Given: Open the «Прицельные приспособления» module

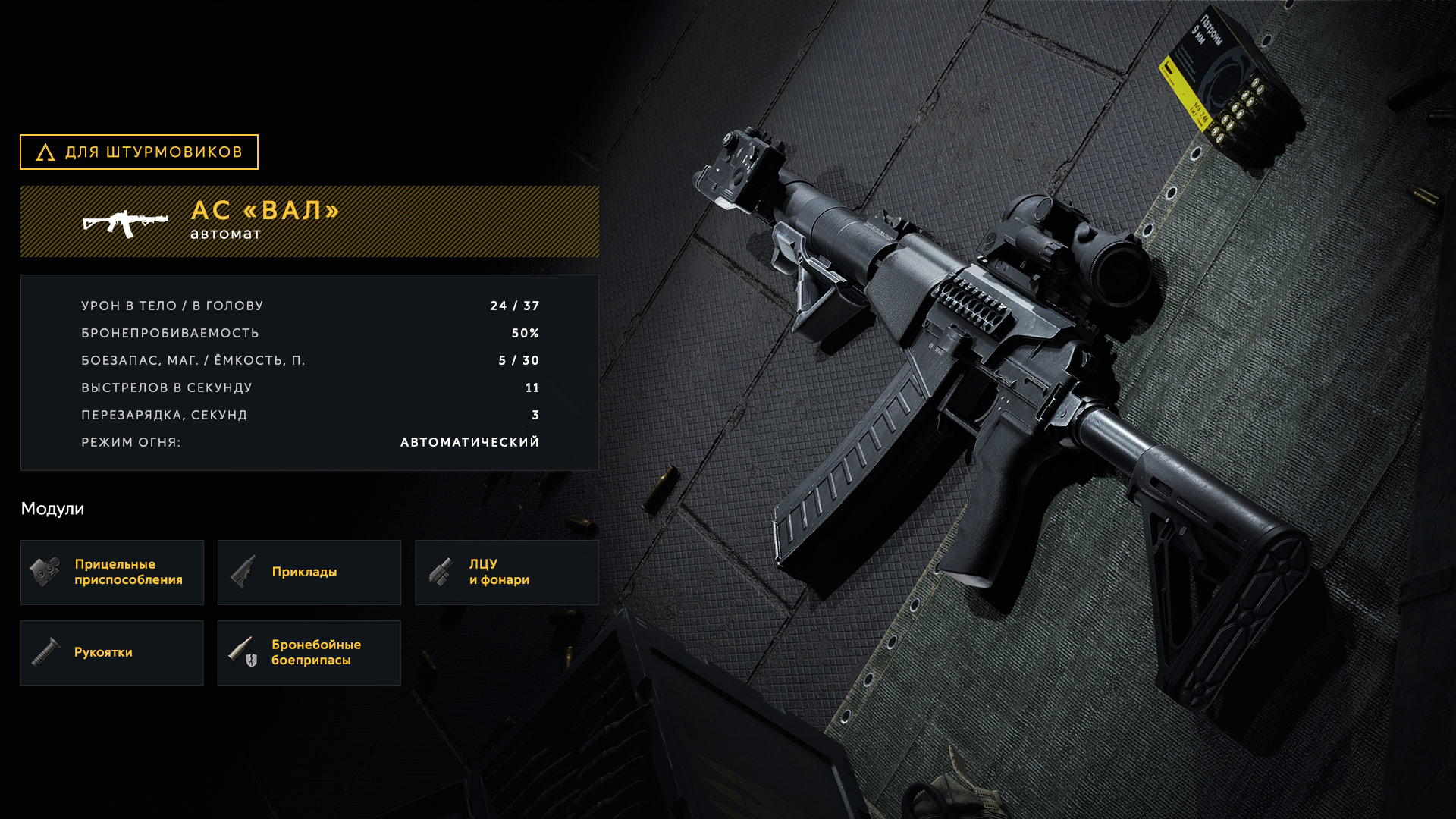Looking at the screenshot, I should pos(112,573).
